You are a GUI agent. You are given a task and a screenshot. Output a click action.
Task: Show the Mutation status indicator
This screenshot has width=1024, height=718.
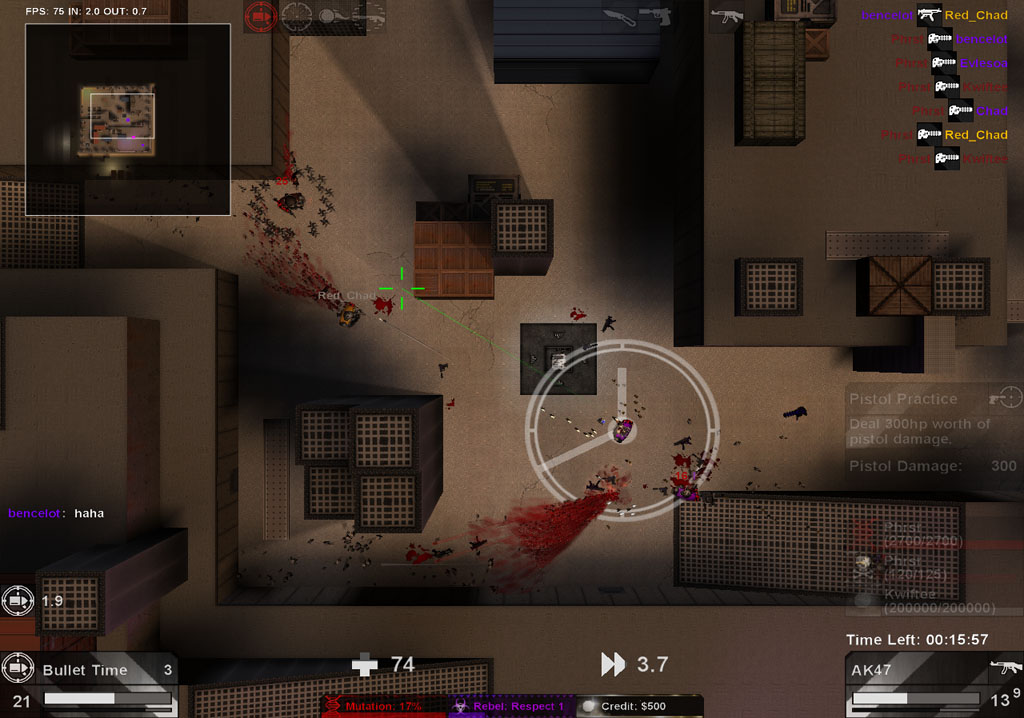382,706
